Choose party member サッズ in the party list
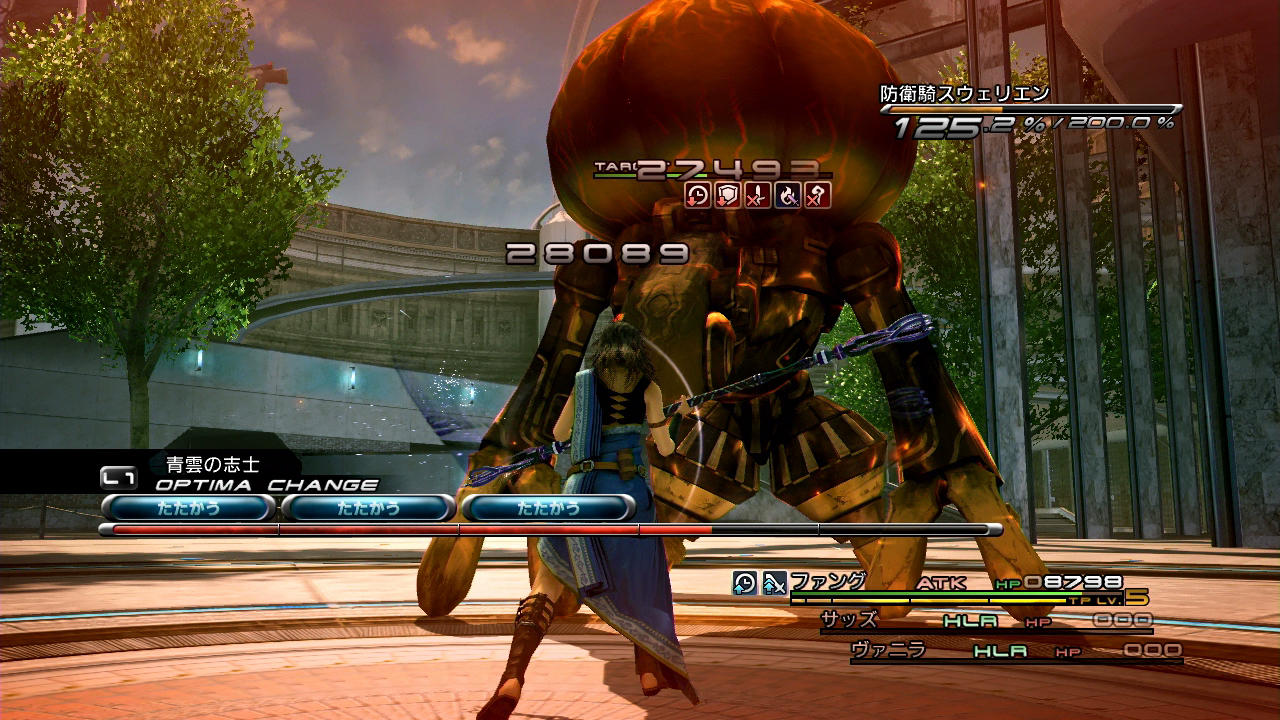1280x720 pixels. click(849, 620)
